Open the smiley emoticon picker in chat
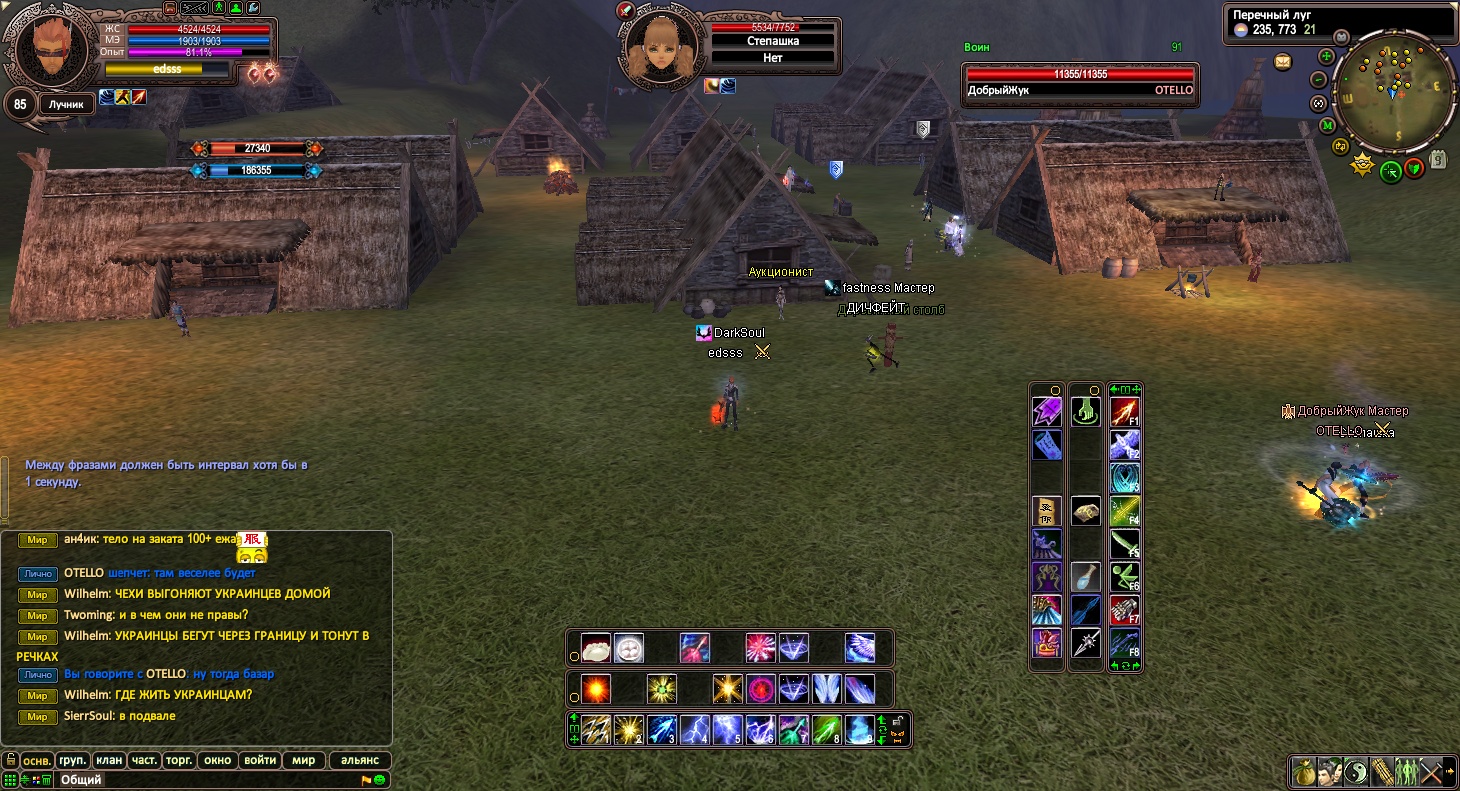 pos(381,780)
